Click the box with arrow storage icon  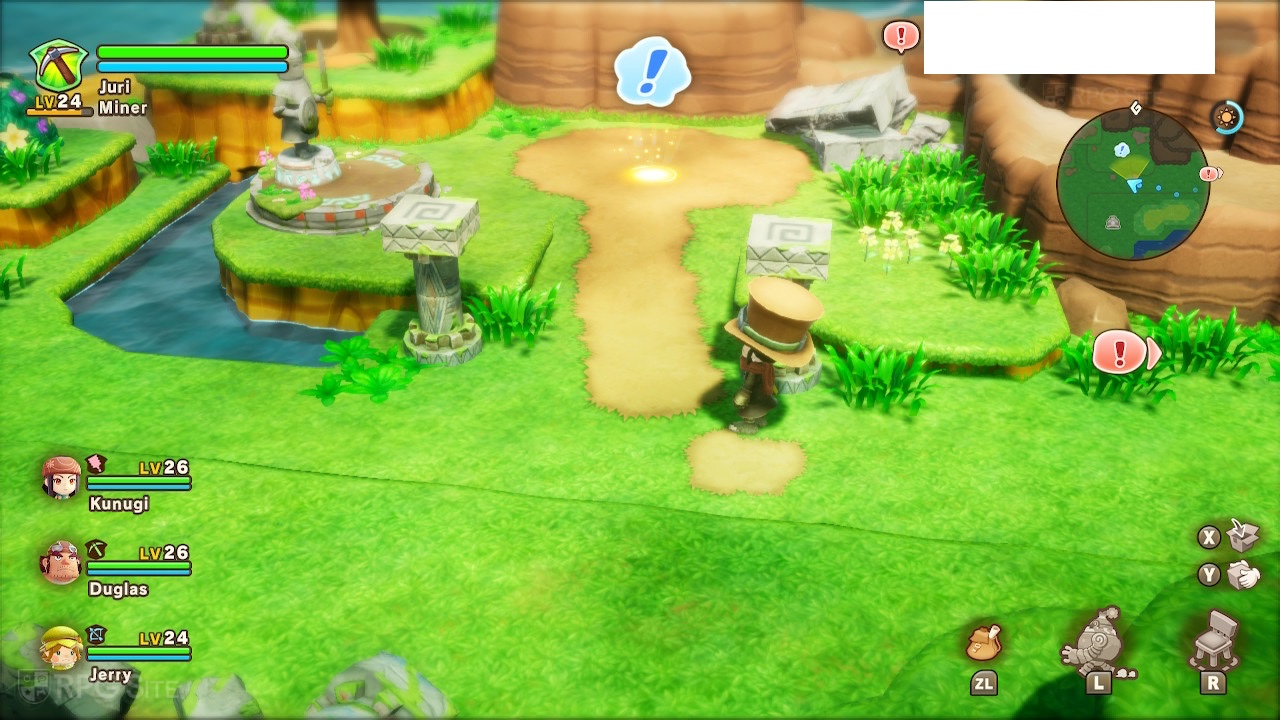tap(1243, 535)
